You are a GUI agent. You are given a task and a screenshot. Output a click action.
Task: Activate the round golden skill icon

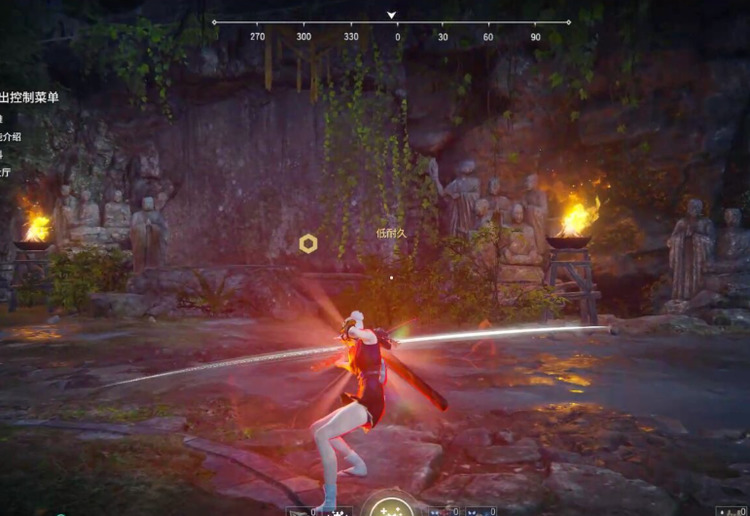tap(388, 507)
